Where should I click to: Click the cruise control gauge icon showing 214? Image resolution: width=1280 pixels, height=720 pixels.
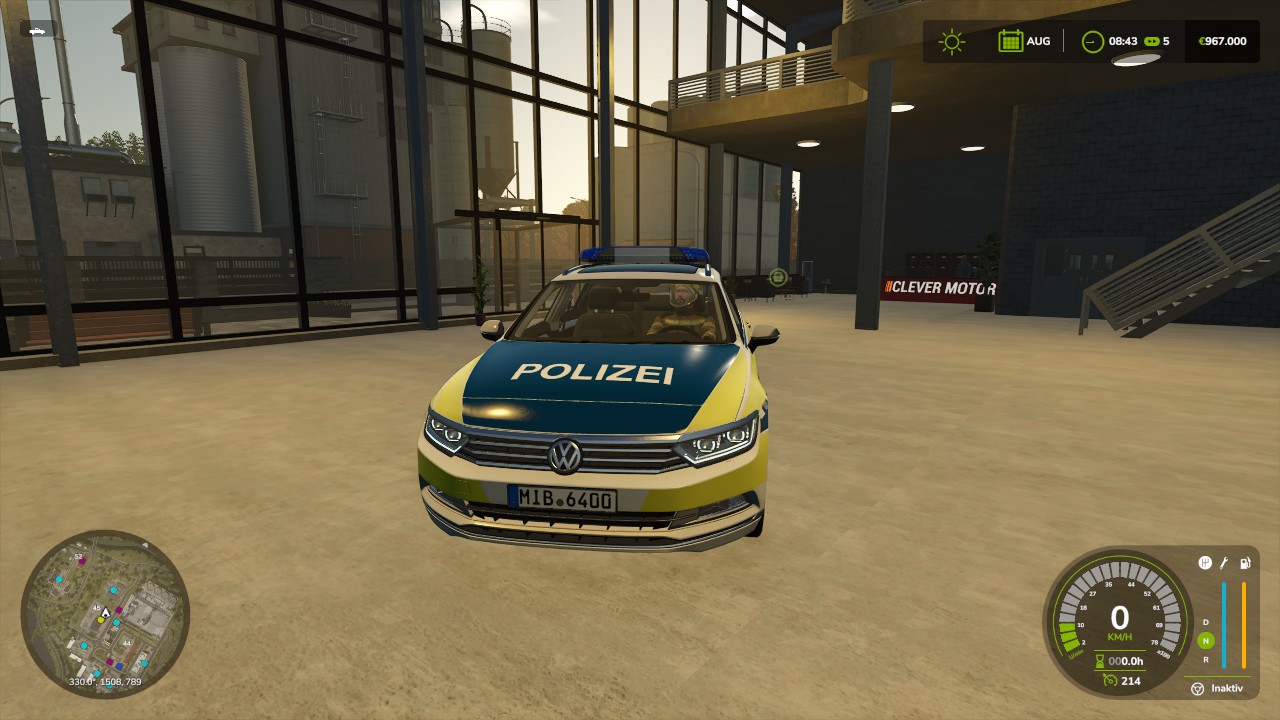pos(1110,680)
